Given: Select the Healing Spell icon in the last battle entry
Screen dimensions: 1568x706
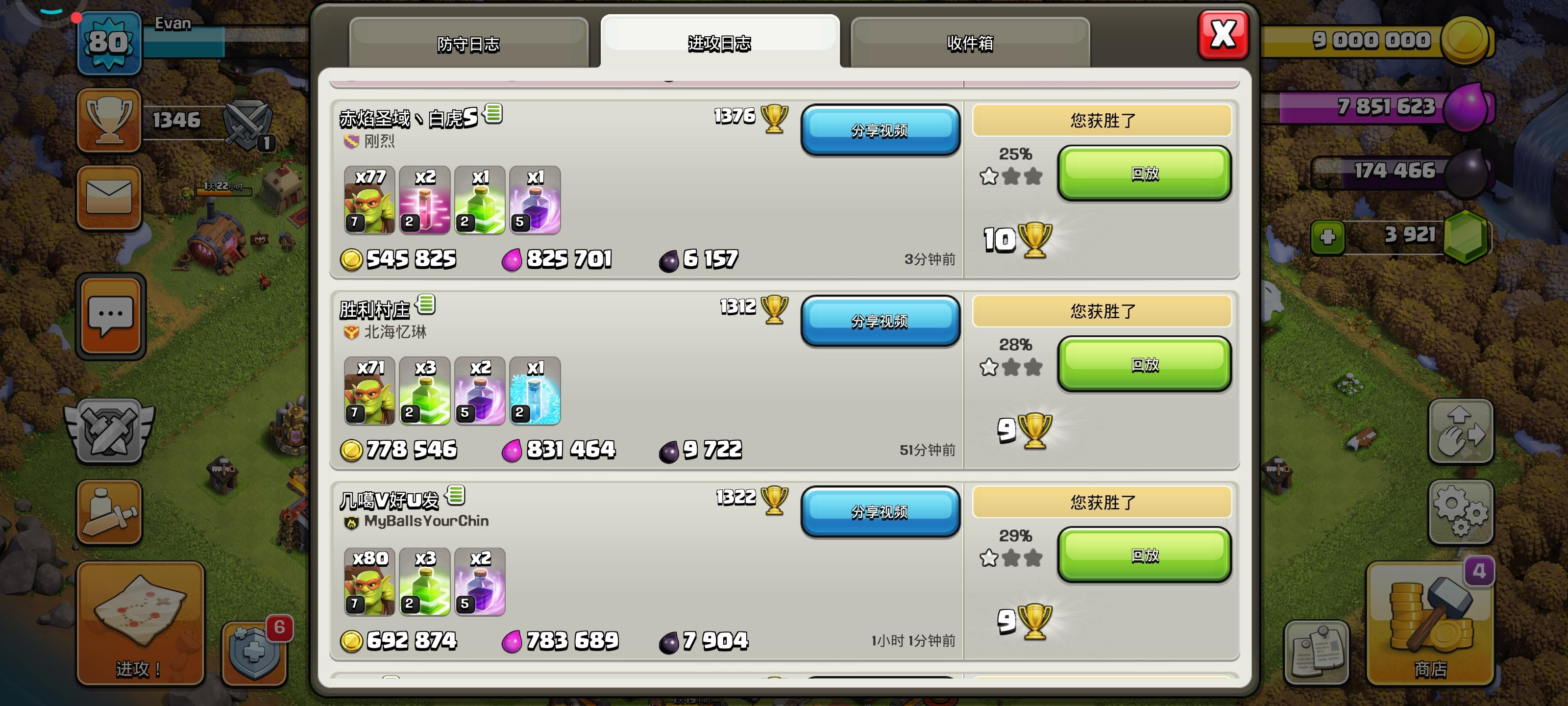Looking at the screenshot, I should 424,582.
